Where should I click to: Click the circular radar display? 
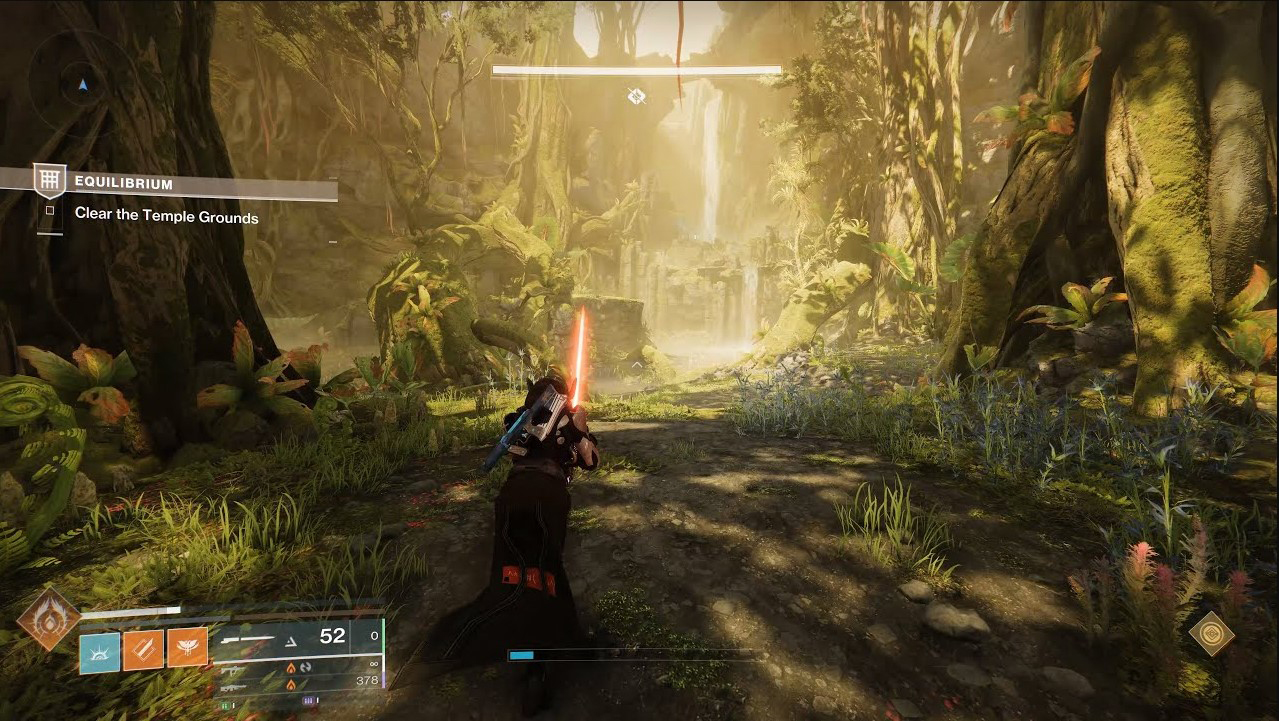point(82,84)
